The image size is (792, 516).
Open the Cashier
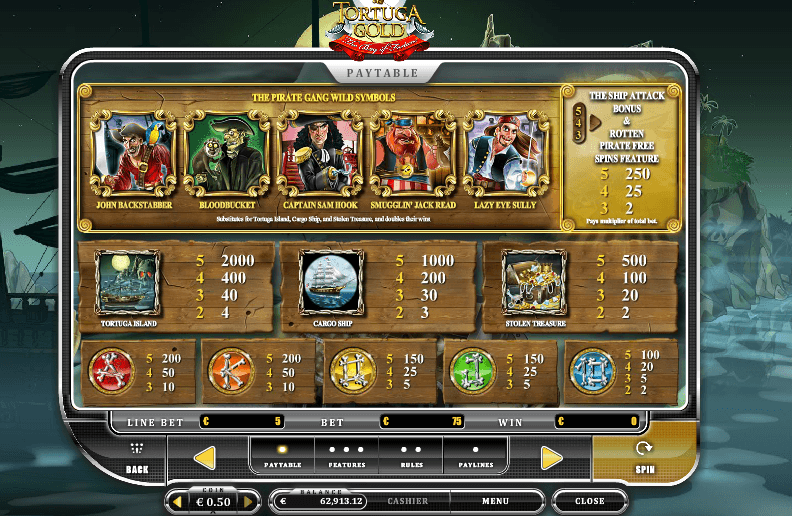(408, 501)
